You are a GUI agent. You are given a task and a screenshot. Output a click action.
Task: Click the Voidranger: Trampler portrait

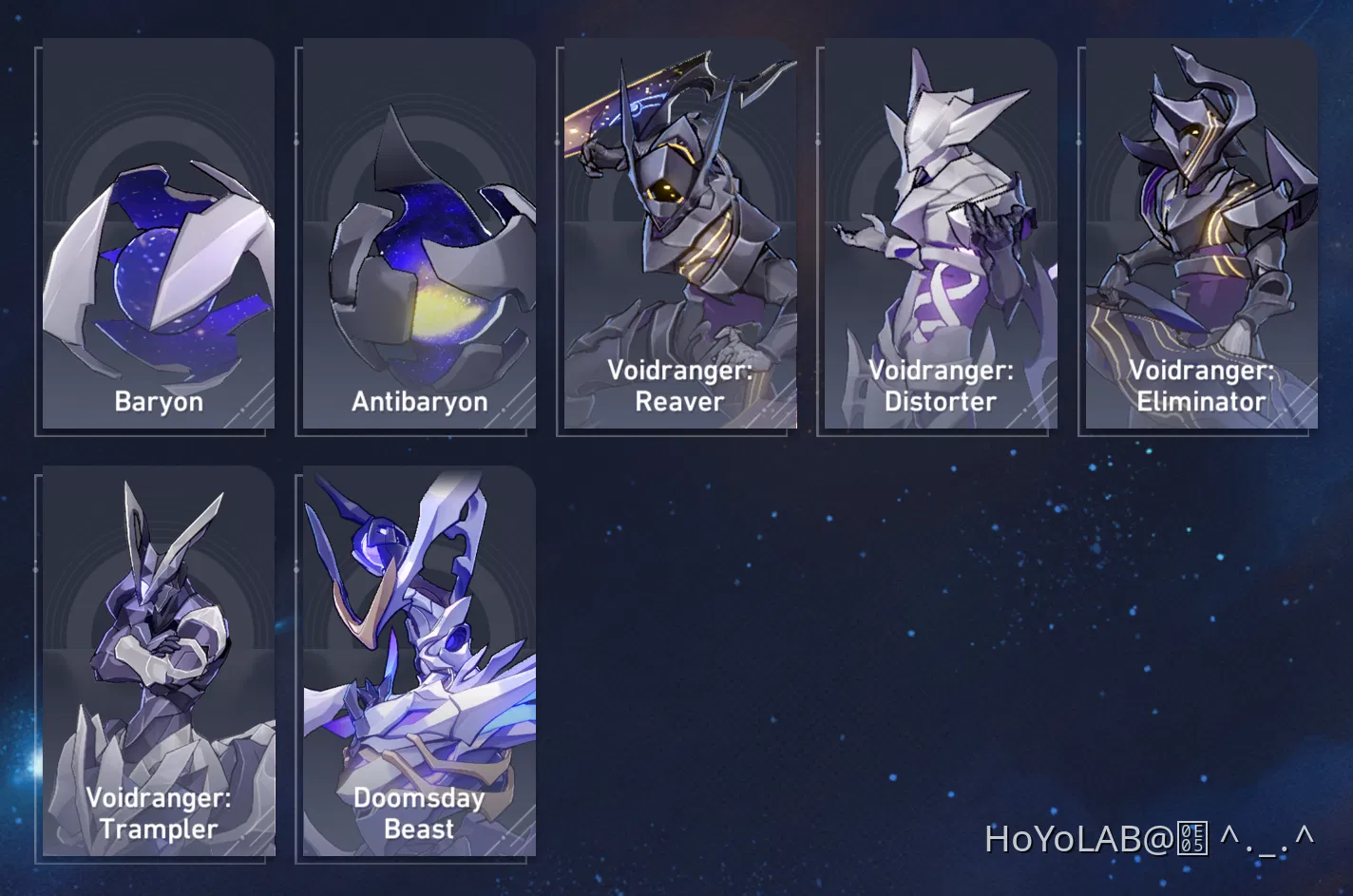click(158, 627)
